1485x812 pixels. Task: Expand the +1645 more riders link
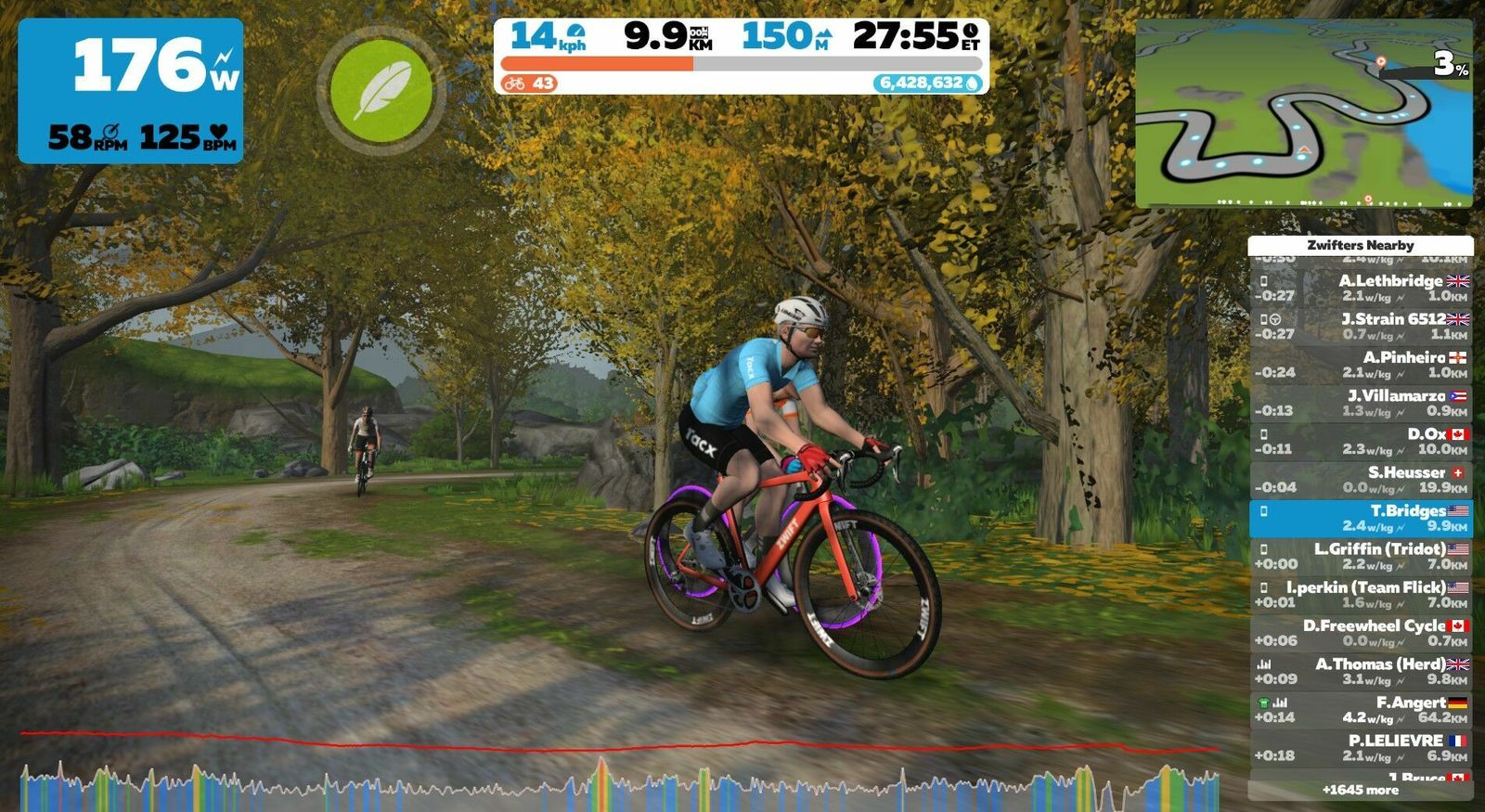[x=1361, y=790]
